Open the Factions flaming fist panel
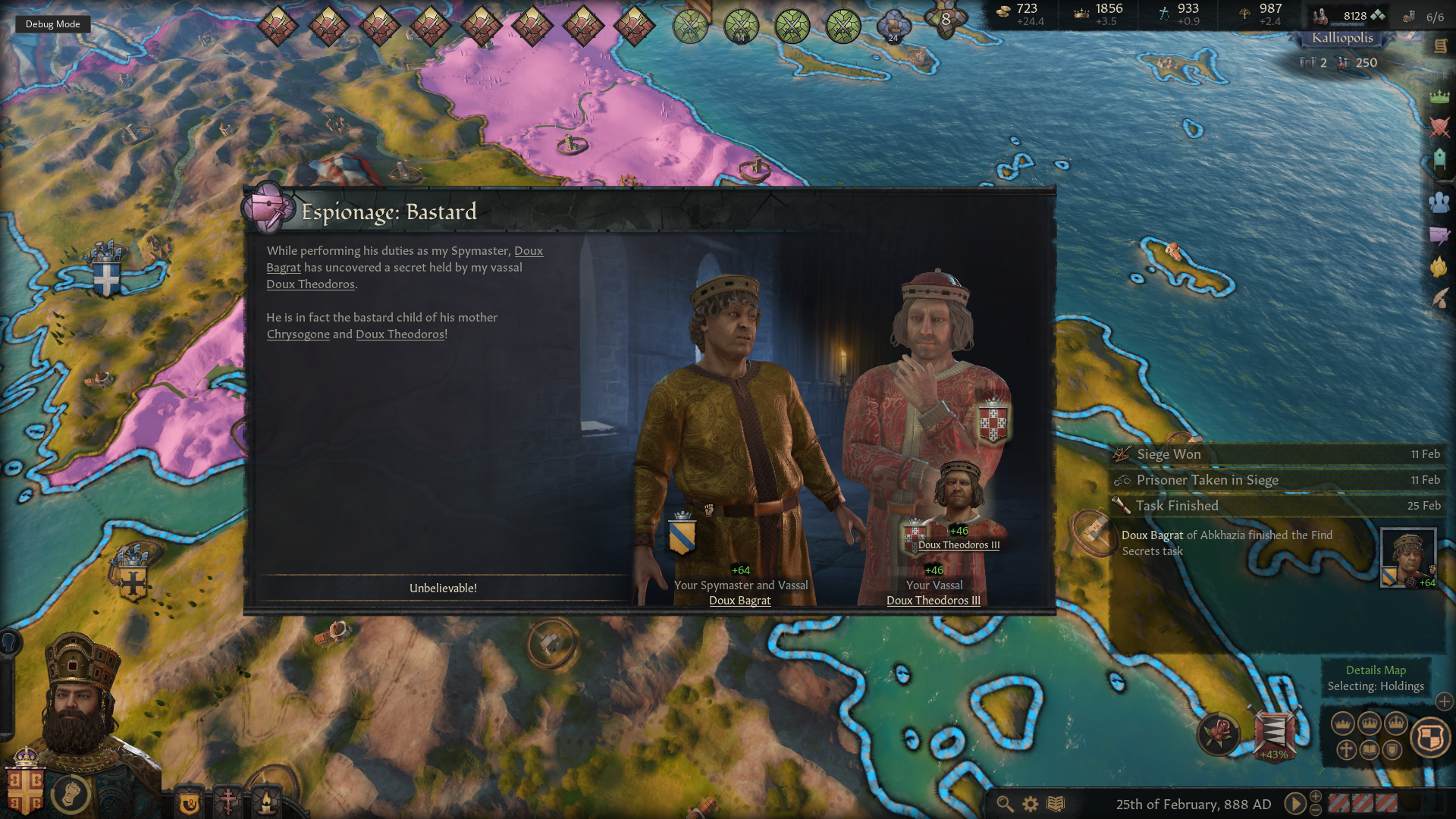This screenshot has width=1456, height=819. coord(1439,267)
